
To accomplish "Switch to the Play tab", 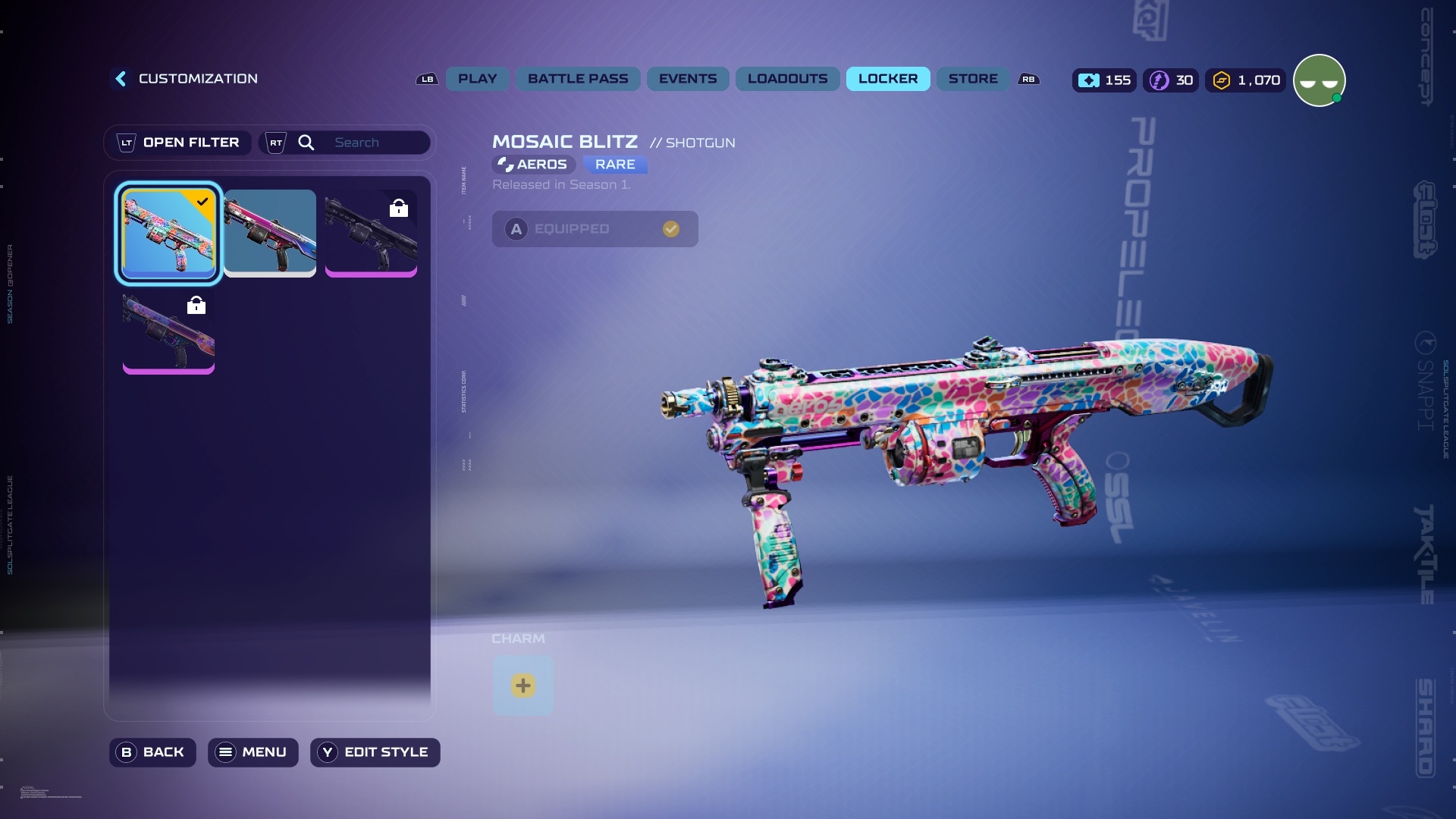I will (477, 79).
